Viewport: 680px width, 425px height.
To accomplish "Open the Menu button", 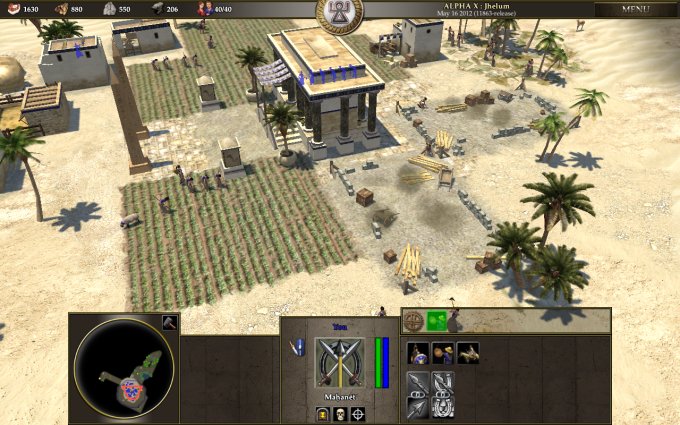I will click(x=635, y=9).
